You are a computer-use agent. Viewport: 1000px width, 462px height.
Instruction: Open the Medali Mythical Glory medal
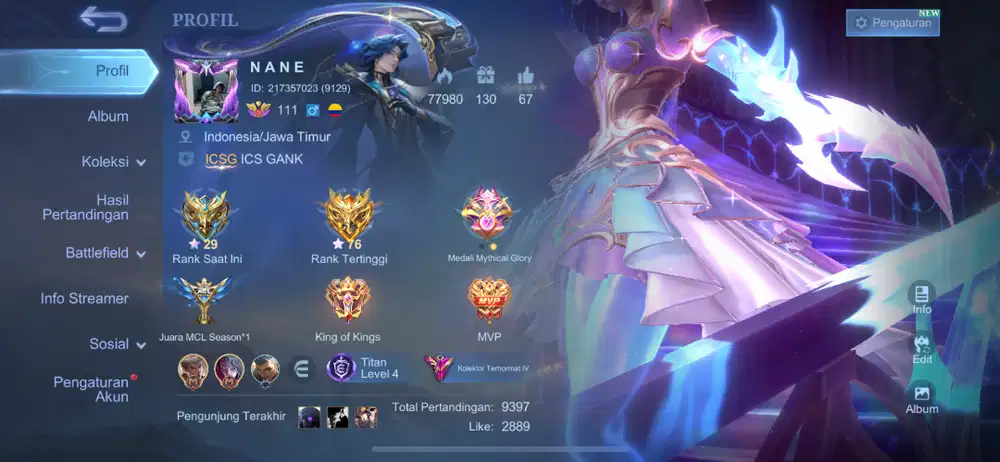point(488,214)
